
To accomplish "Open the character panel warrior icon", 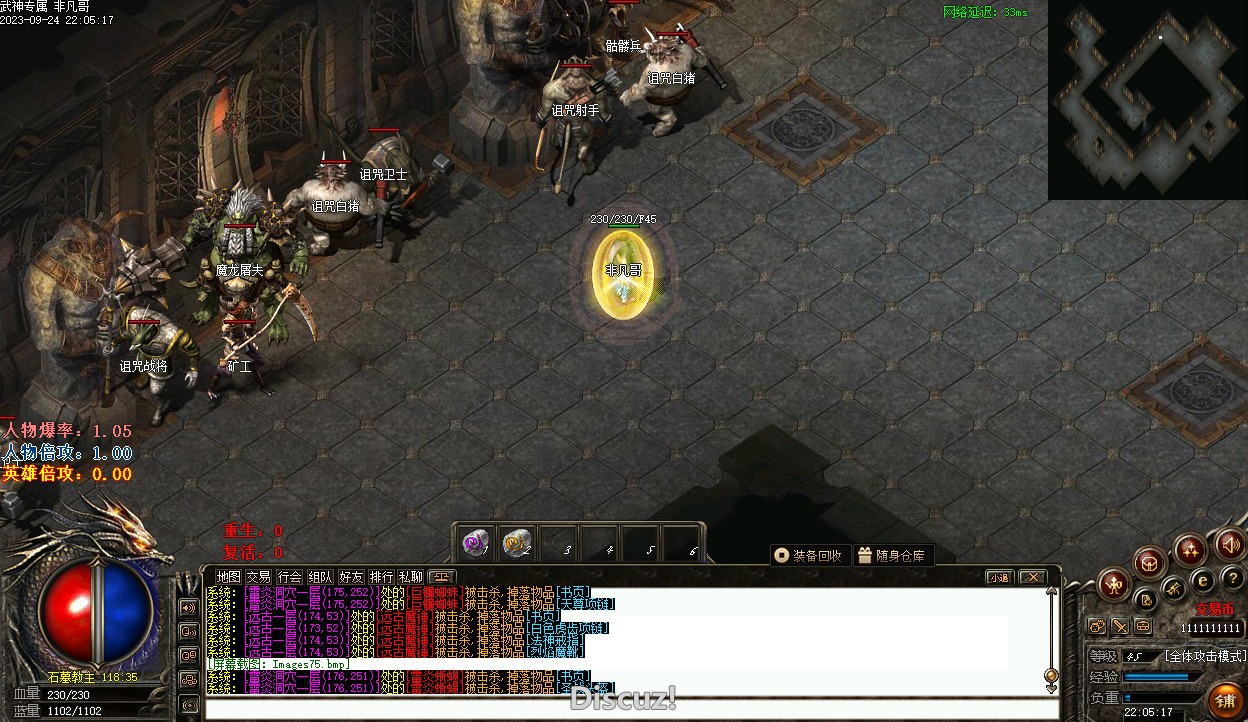I will pos(1114,584).
